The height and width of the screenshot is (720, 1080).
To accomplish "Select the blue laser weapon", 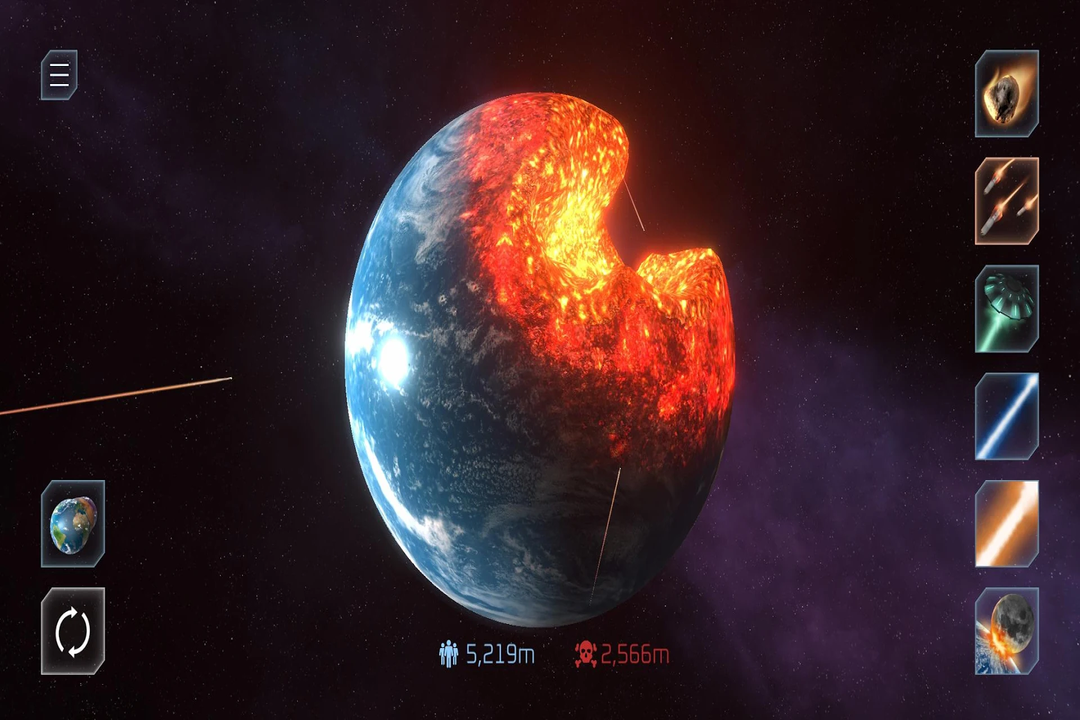I will tap(1007, 416).
